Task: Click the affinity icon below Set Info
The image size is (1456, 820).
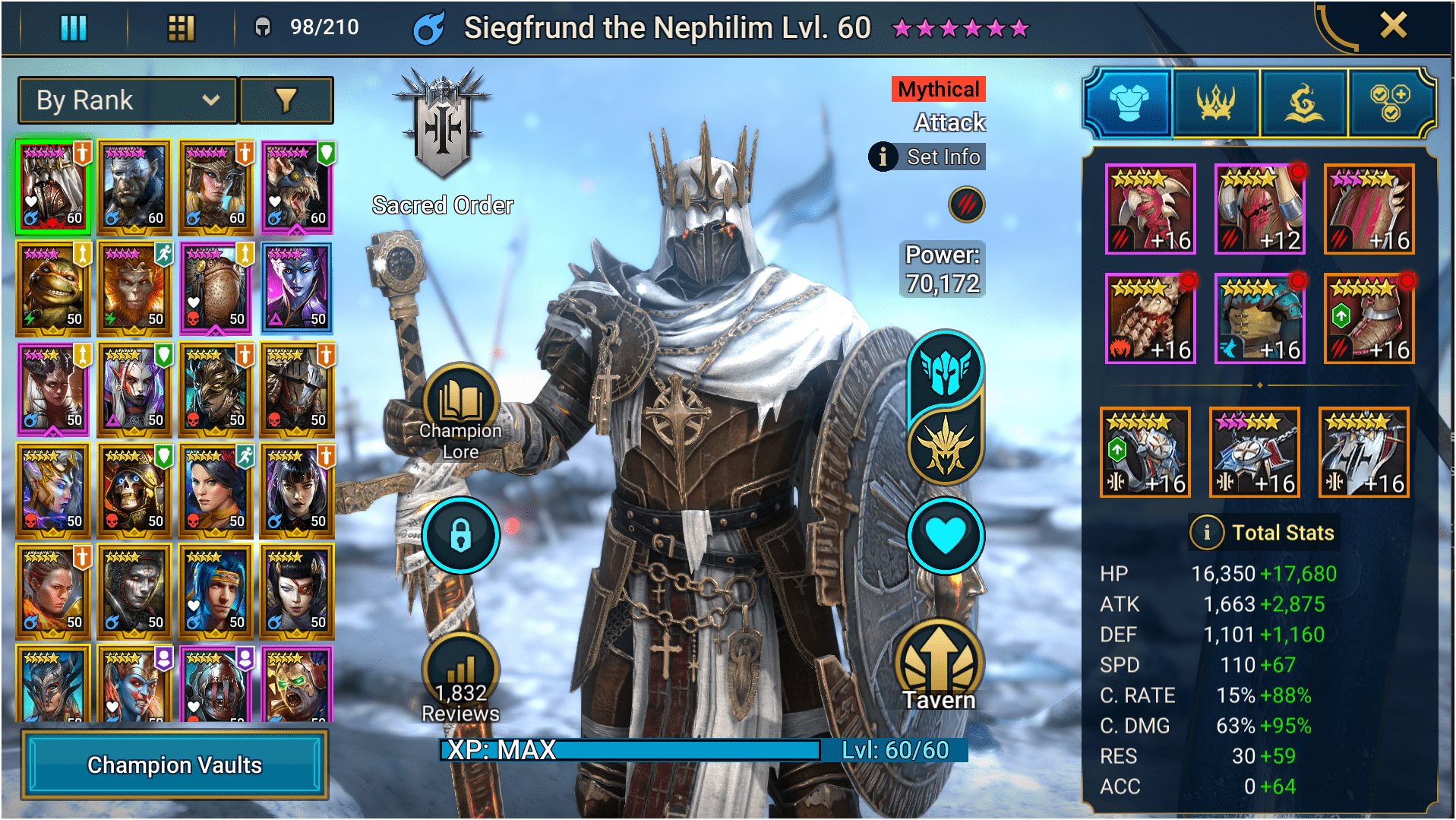Action: coord(965,206)
